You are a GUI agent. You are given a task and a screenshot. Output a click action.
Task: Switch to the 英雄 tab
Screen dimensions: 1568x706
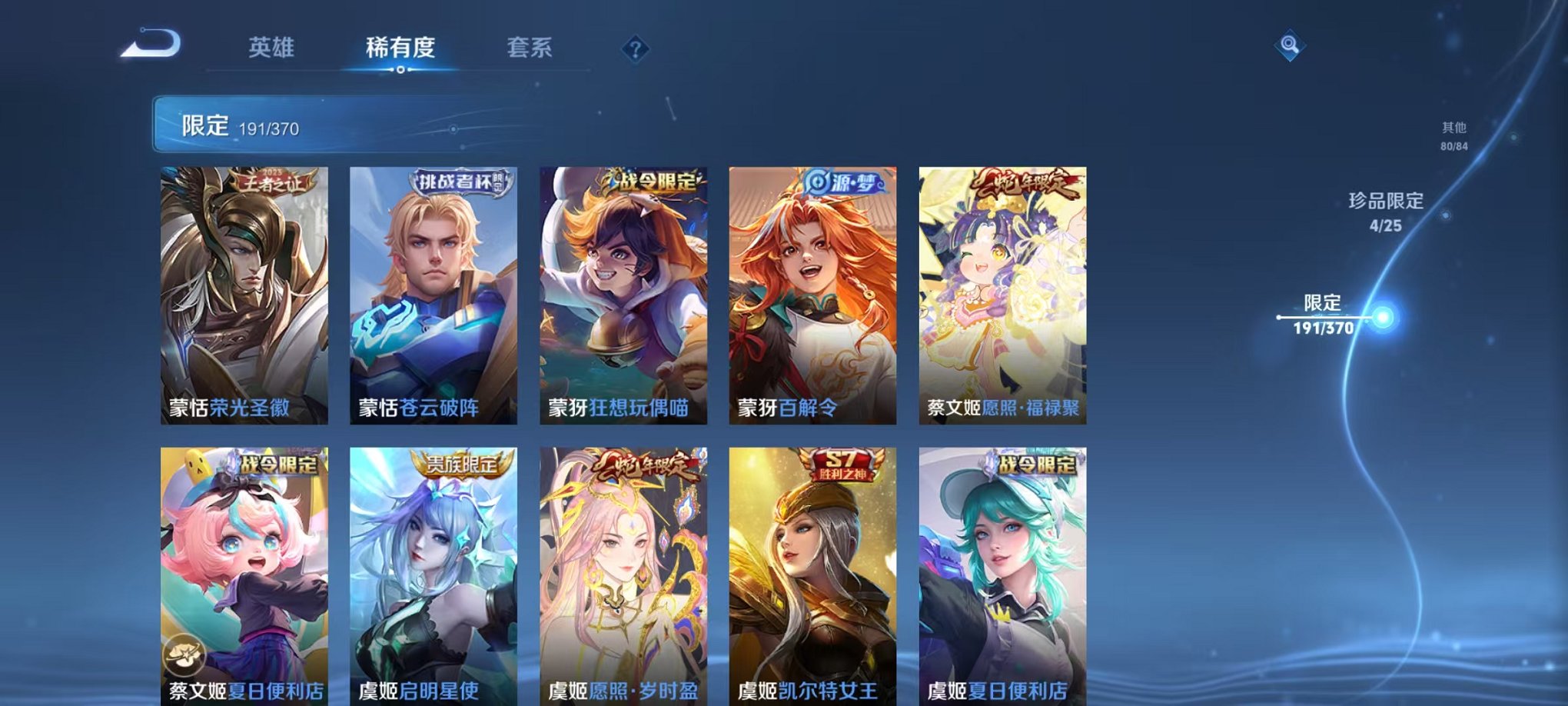click(x=273, y=48)
